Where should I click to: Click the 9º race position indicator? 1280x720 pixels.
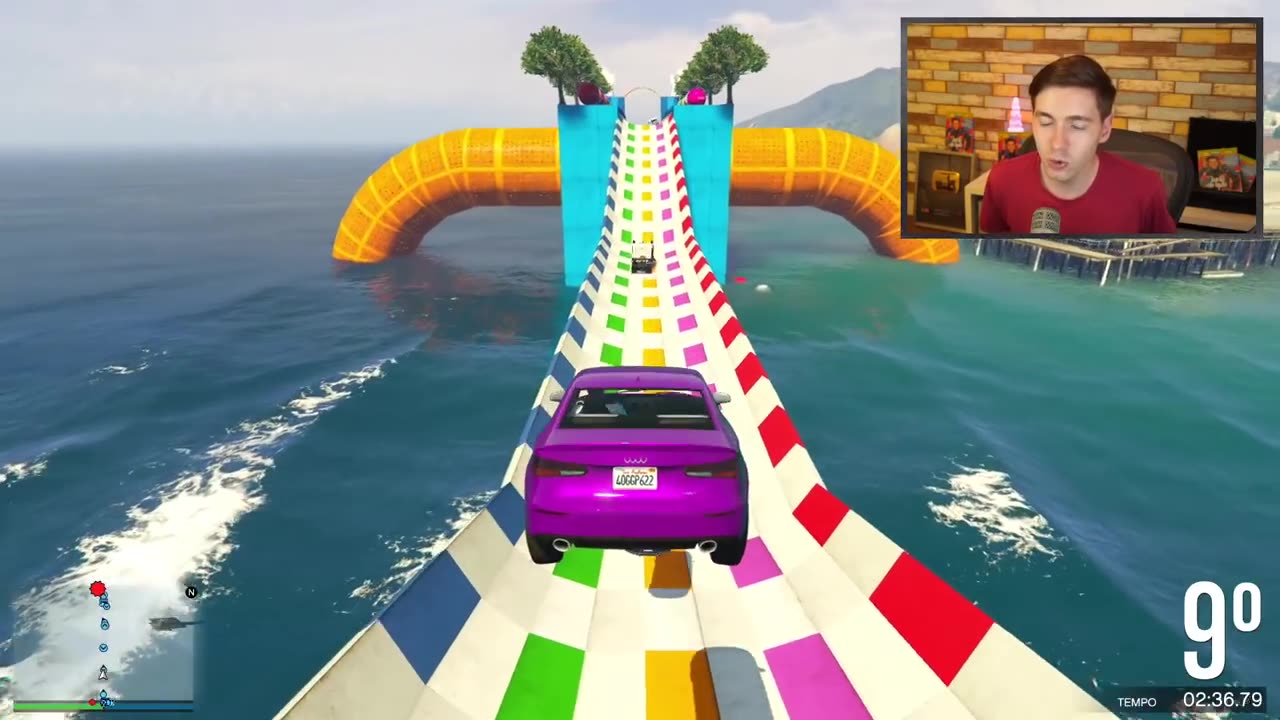pos(1212,630)
